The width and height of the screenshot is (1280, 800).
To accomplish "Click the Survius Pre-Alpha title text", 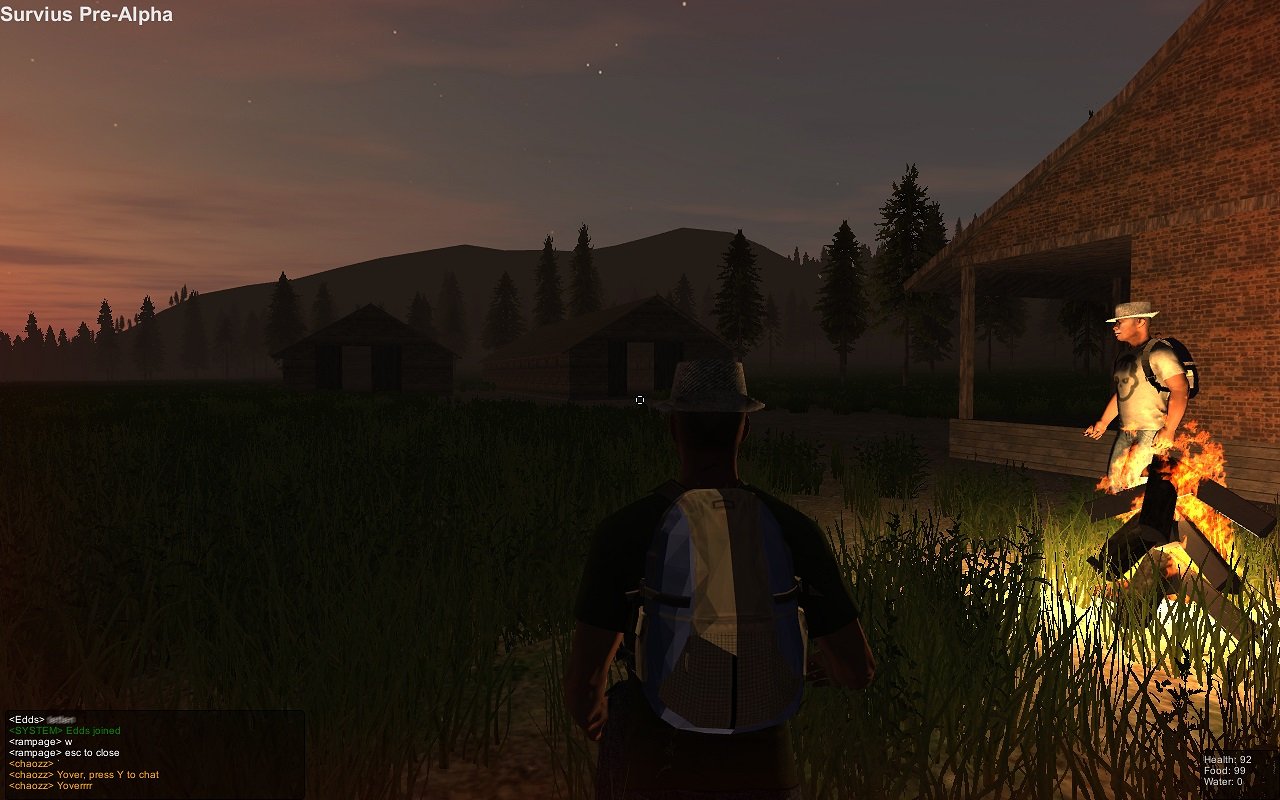I will (85, 14).
